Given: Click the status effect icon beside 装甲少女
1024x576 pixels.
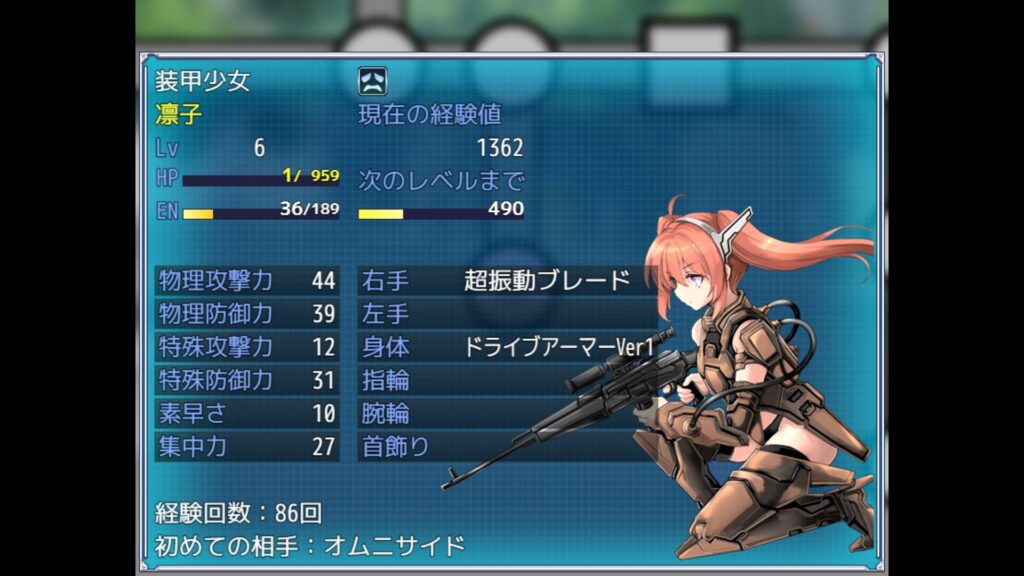Looking at the screenshot, I should click(373, 81).
